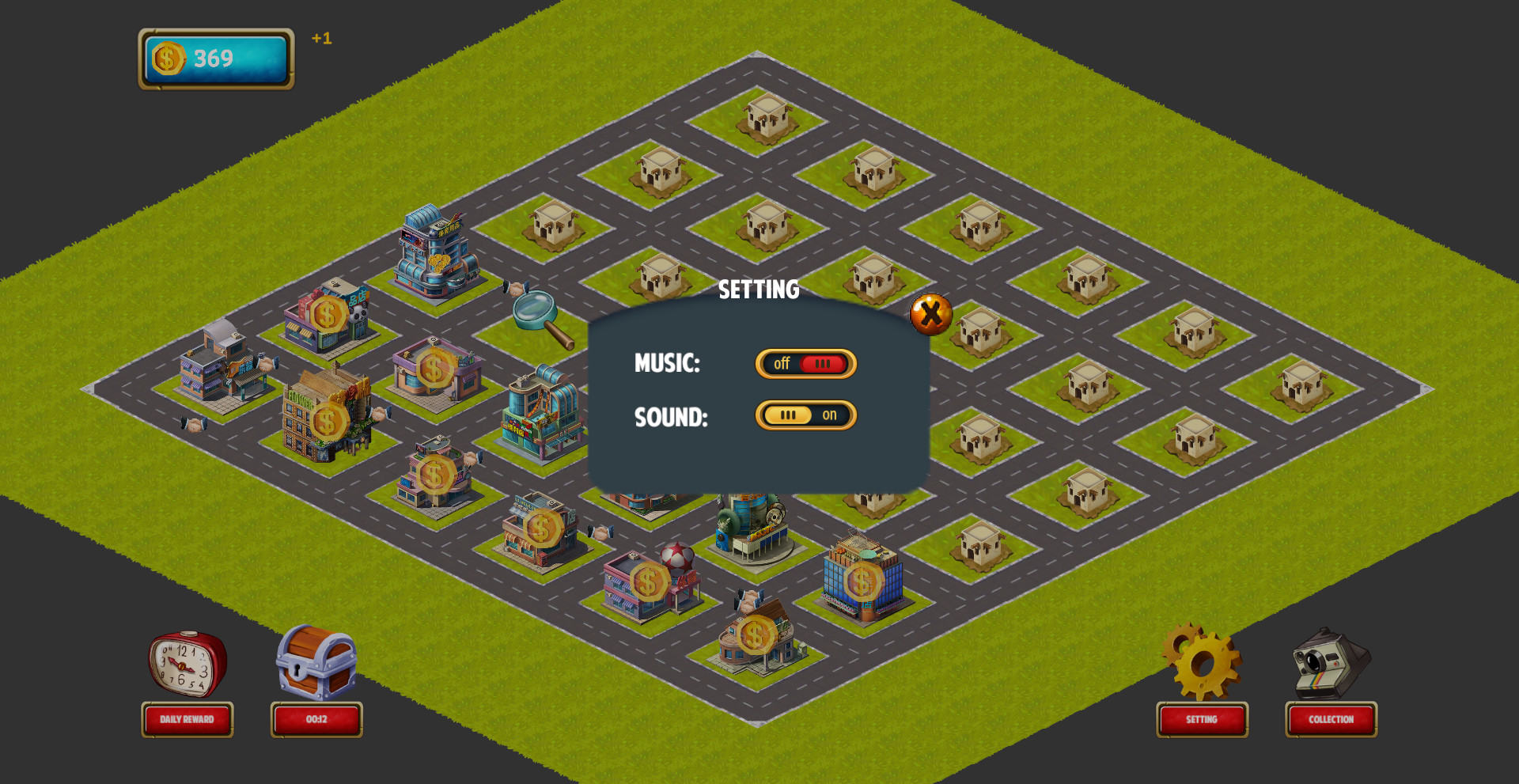Close the Setting dialog with the X
The height and width of the screenshot is (784, 1519).
click(929, 313)
